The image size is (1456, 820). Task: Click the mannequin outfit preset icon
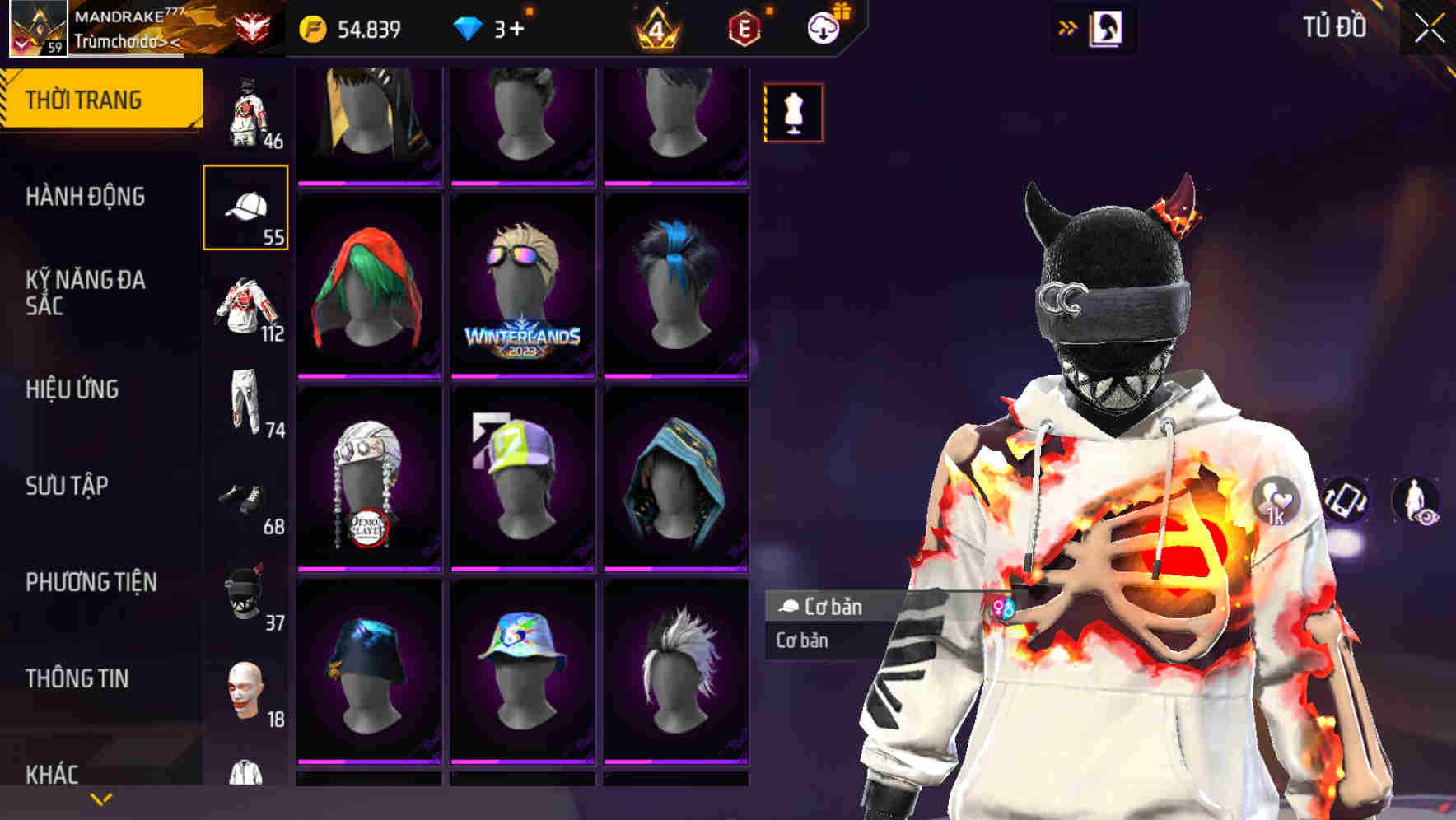click(793, 112)
